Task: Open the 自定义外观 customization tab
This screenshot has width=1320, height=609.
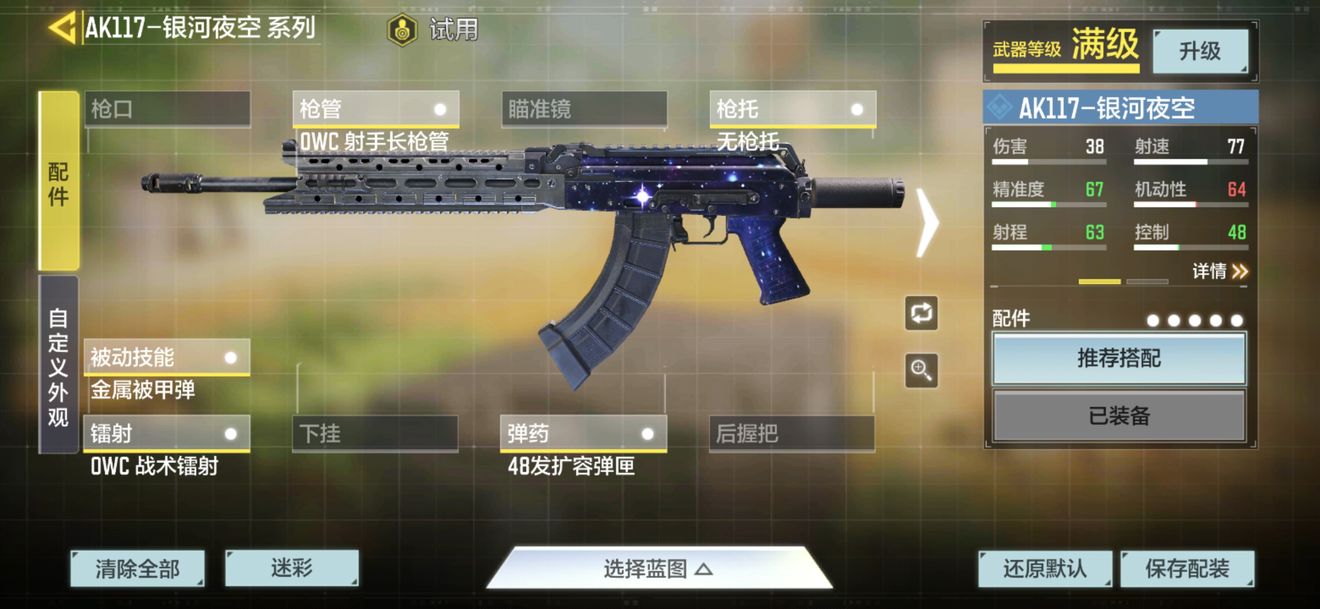Action: click(59, 365)
